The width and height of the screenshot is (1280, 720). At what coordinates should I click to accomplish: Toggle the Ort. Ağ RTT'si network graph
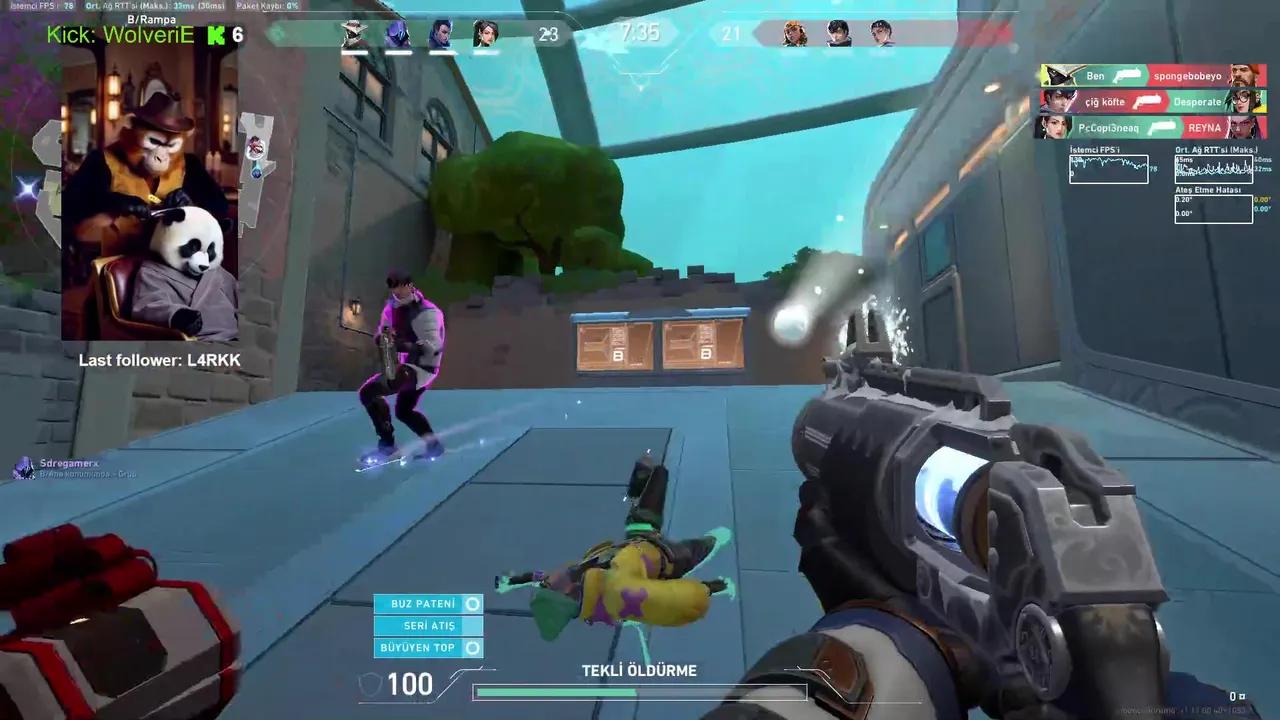[x=1213, y=168]
